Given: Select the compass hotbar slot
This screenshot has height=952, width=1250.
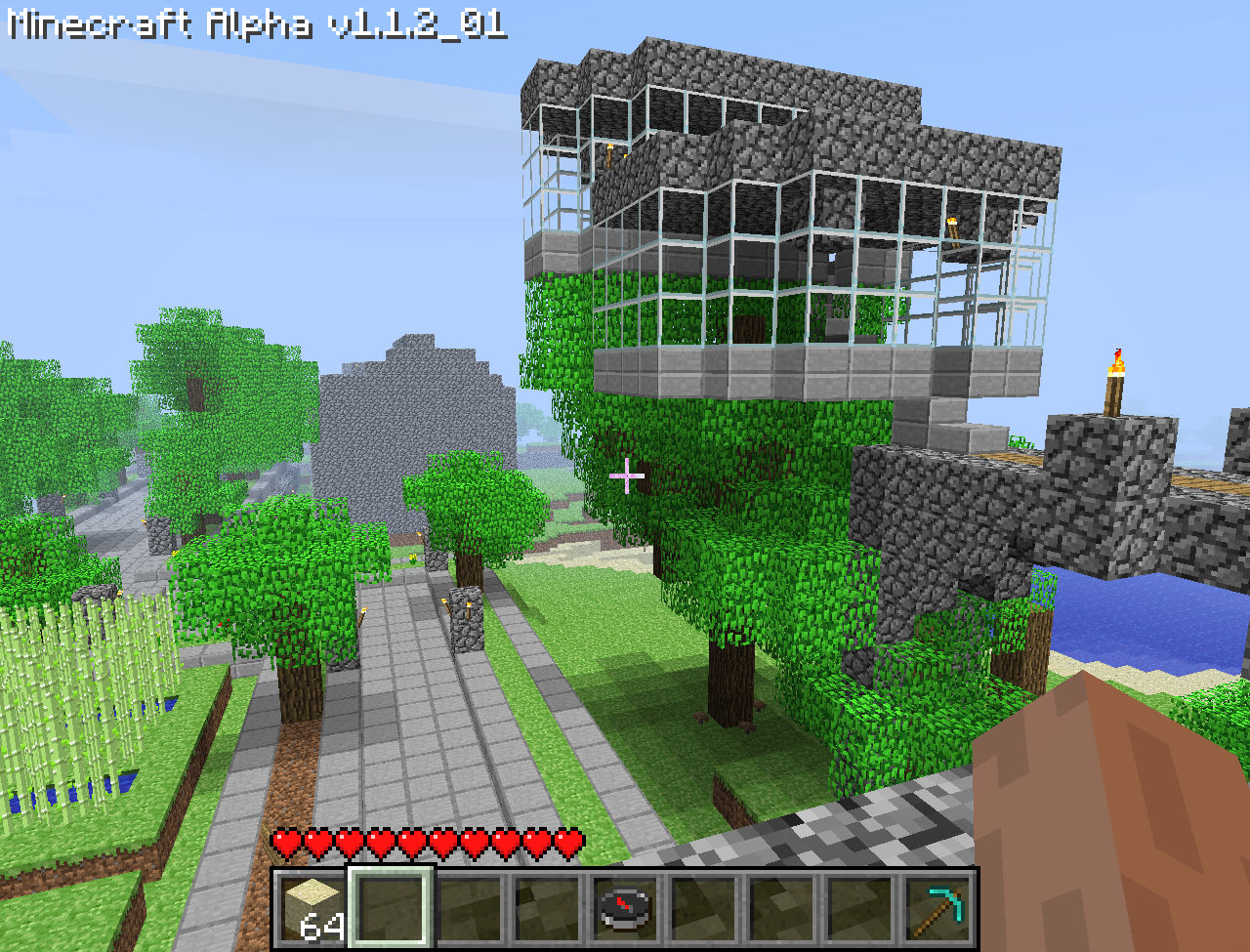Looking at the screenshot, I should click(624, 908).
